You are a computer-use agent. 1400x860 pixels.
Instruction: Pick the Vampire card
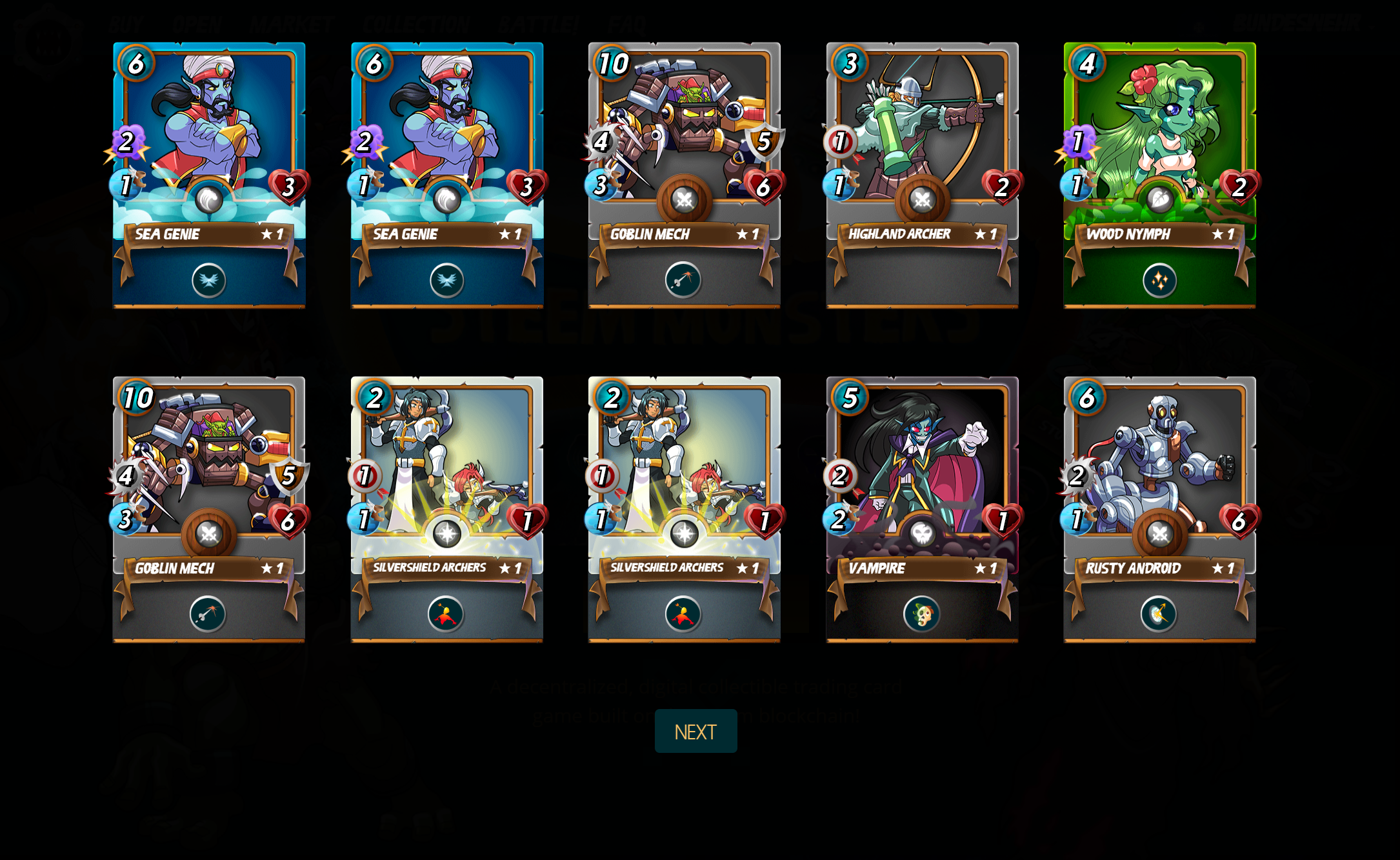(922, 508)
